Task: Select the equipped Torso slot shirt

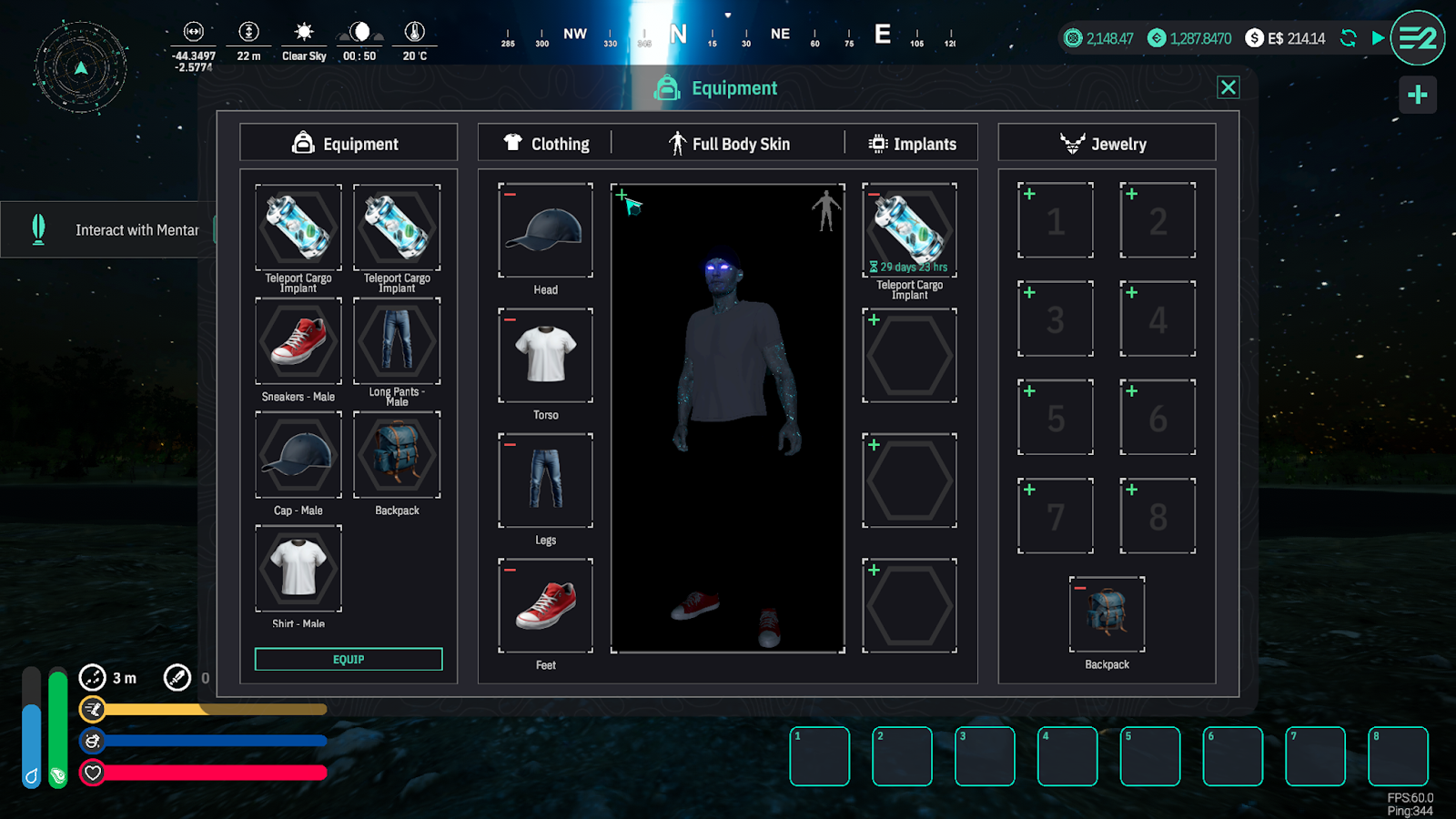Action: tap(545, 355)
